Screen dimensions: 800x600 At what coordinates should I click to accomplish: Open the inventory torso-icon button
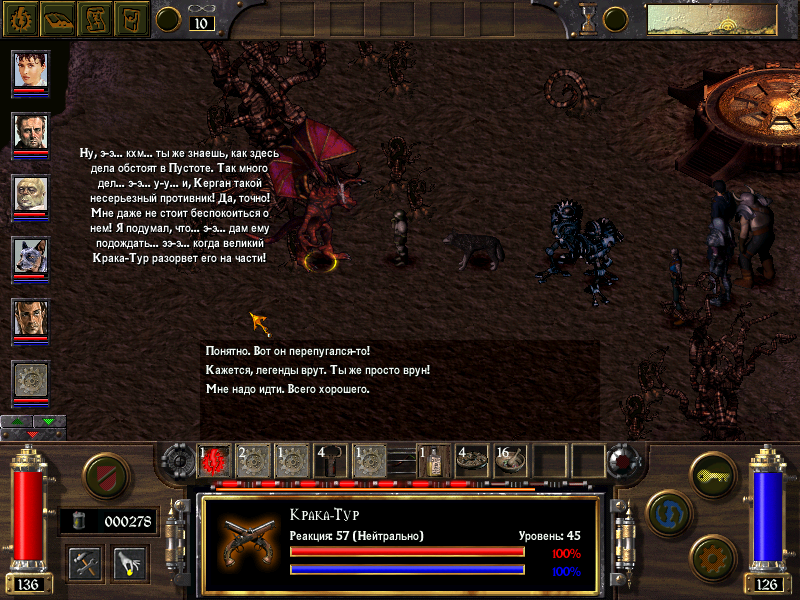click(x=131, y=17)
